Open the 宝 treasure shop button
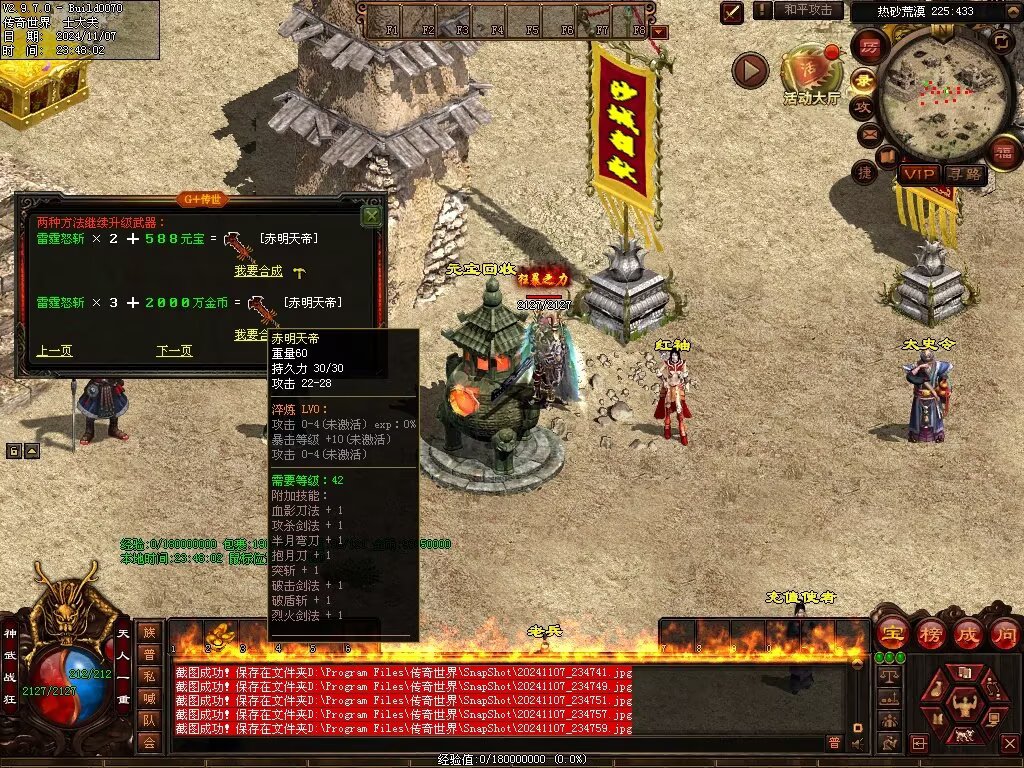The width and height of the screenshot is (1024, 768). [892, 634]
